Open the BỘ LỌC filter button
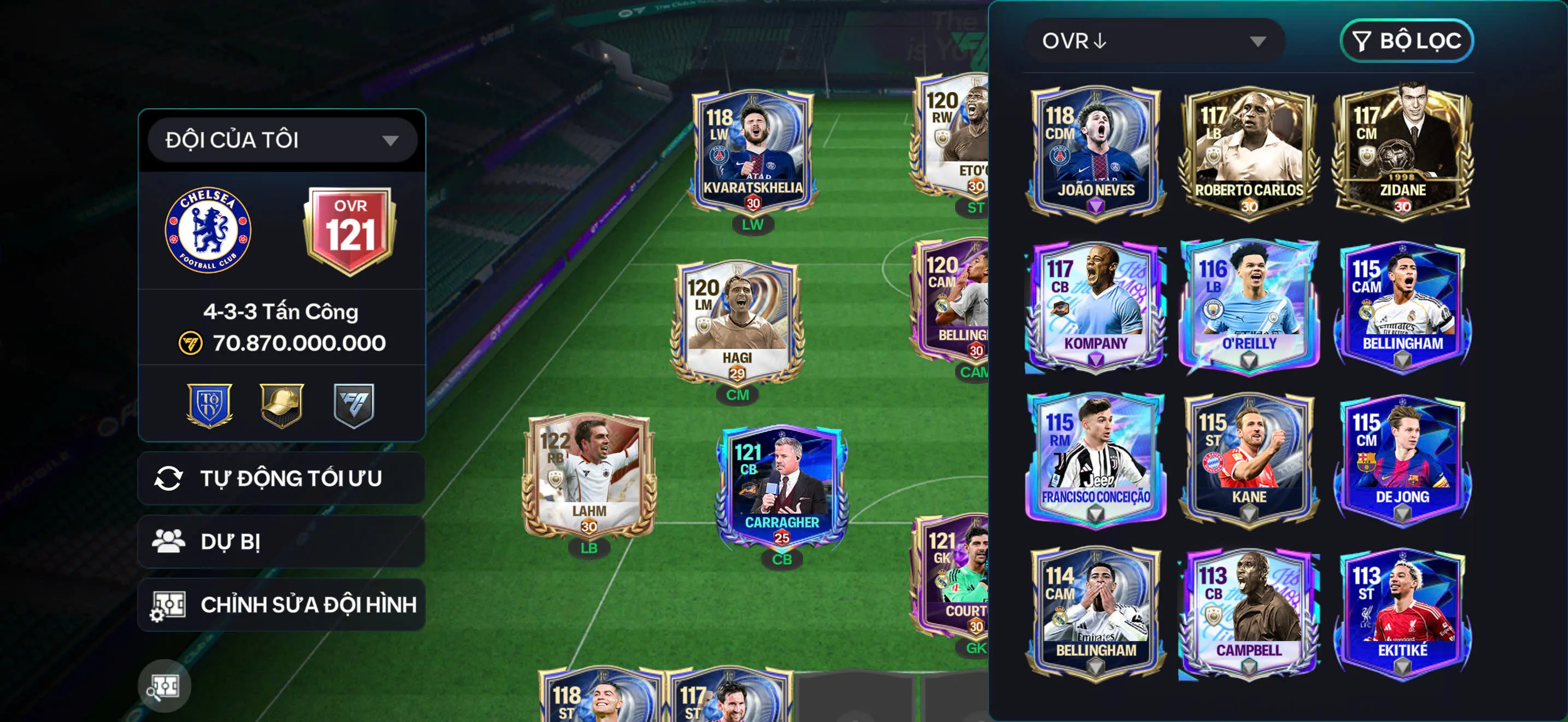The image size is (1568, 722). pos(1407,41)
